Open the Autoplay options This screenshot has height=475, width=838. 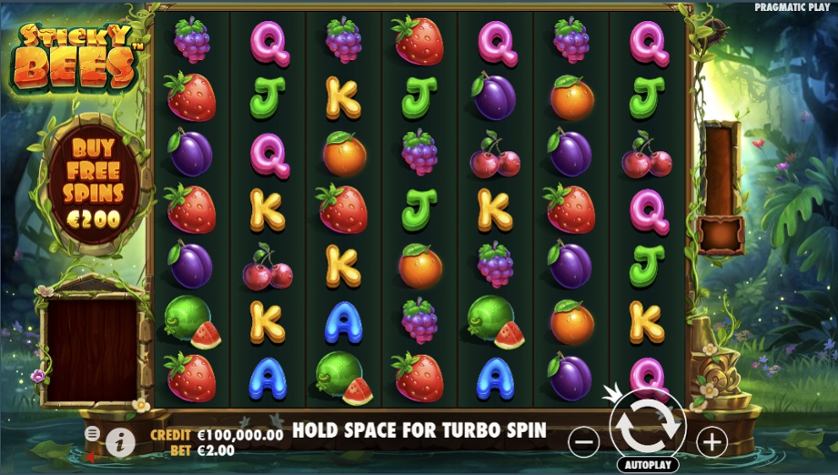647,465
